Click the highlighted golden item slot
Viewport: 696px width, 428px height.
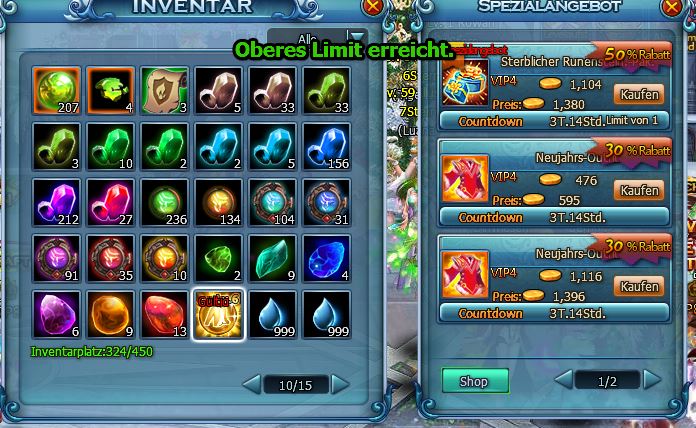point(218,315)
